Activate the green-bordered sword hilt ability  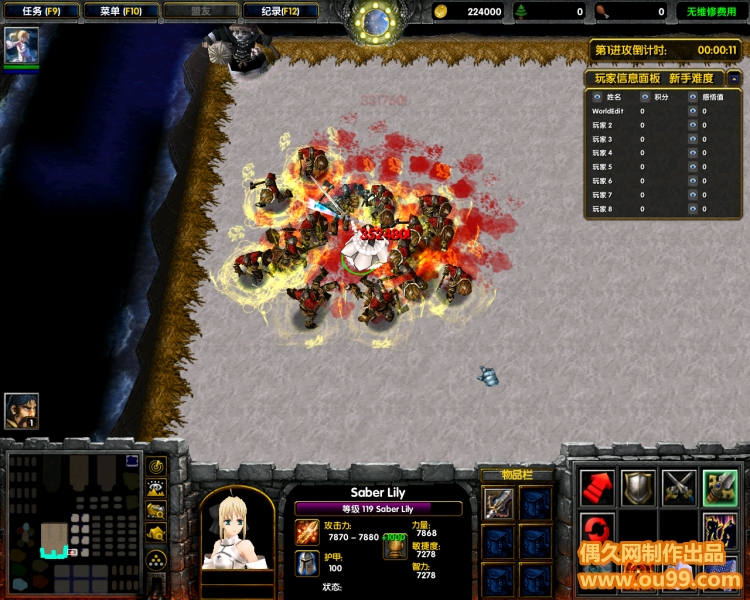(720, 487)
